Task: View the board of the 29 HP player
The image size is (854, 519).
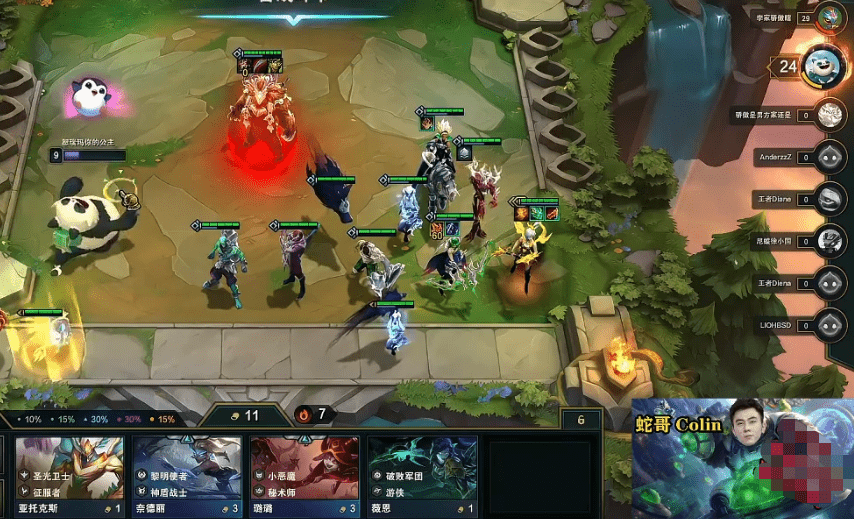Action: pos(828,17)
